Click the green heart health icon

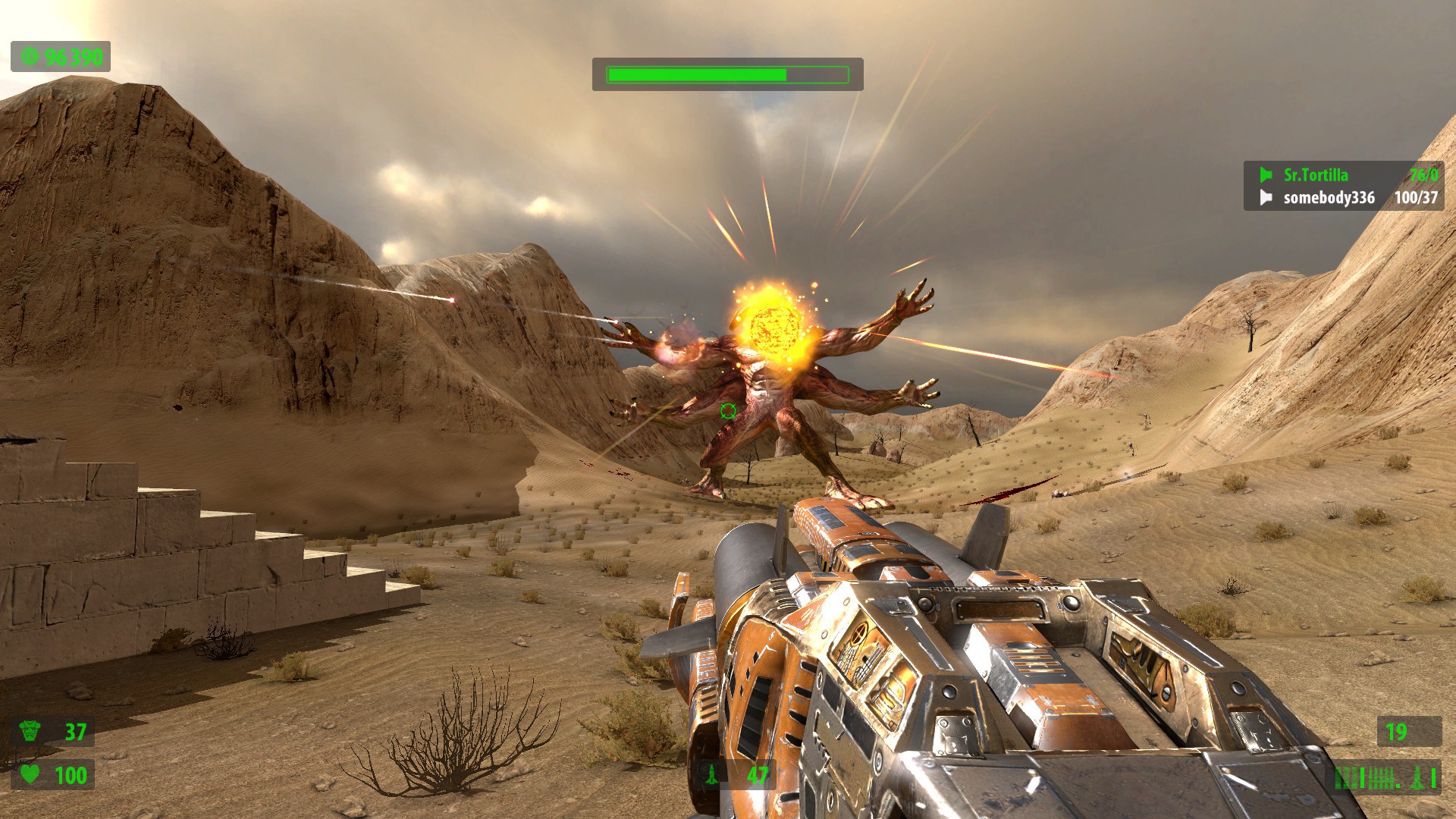30,774
